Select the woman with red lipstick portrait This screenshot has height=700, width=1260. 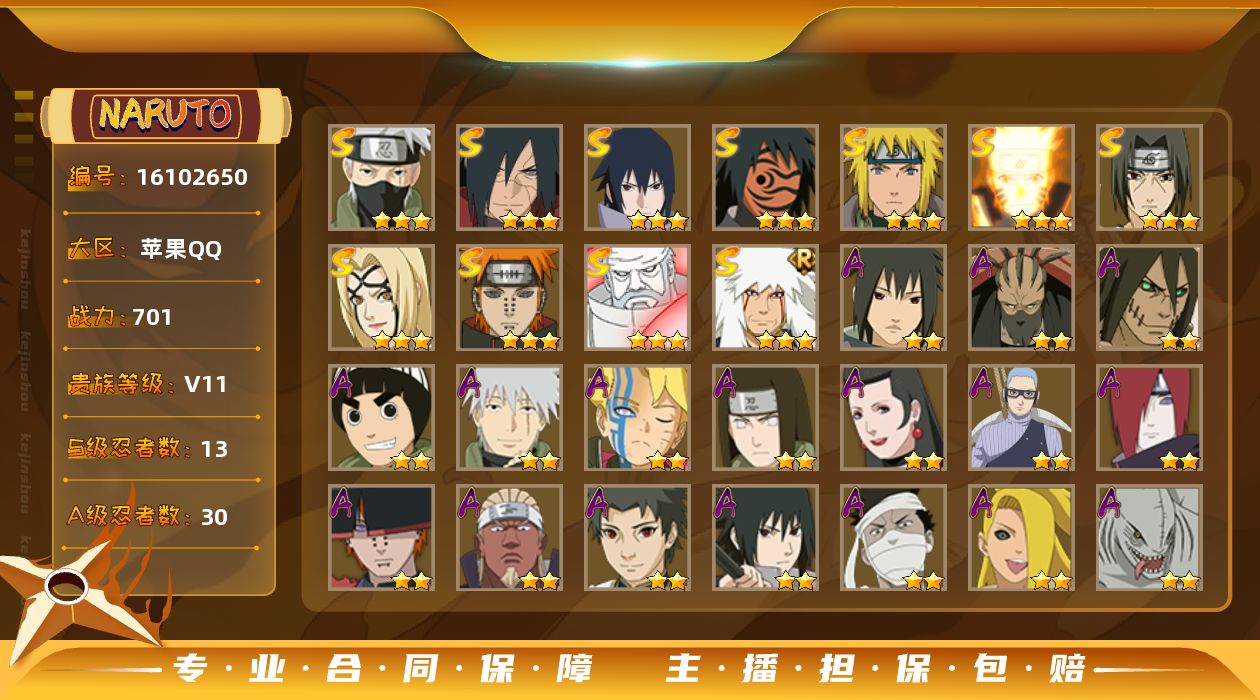pyautogui.click(x=893, y=418)
